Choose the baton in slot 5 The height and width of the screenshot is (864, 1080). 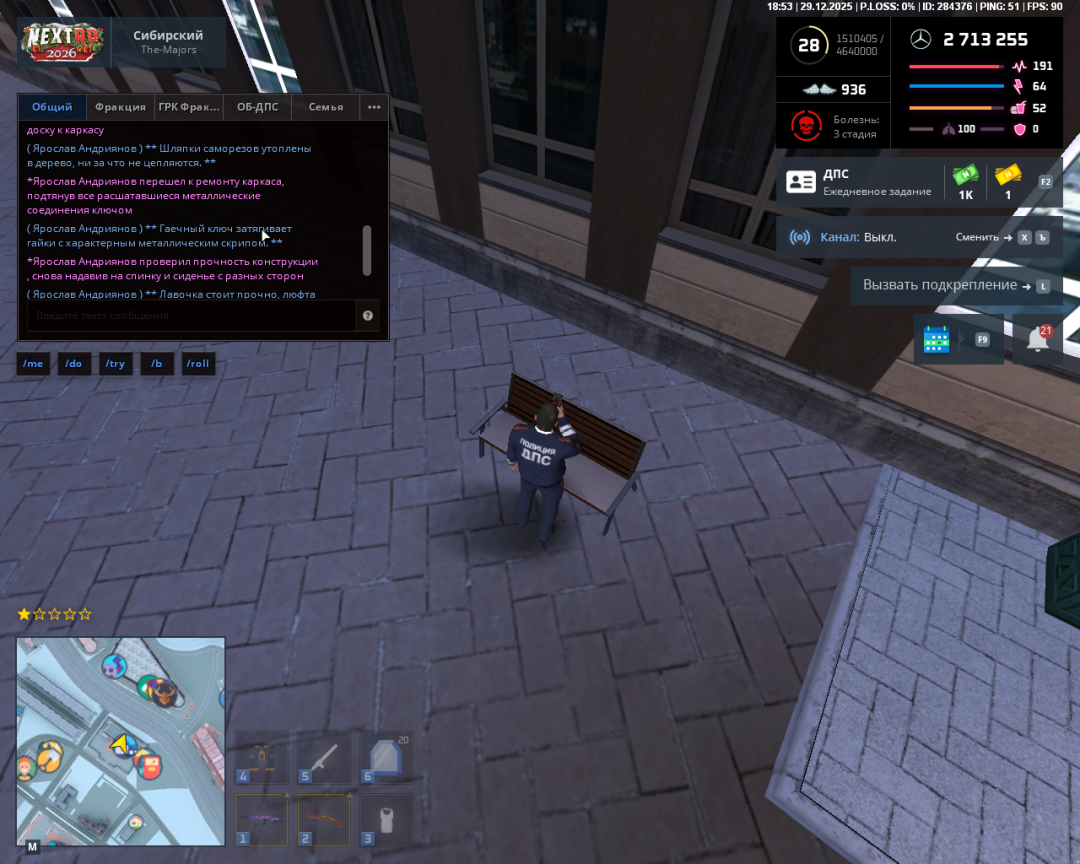[323, 757]
